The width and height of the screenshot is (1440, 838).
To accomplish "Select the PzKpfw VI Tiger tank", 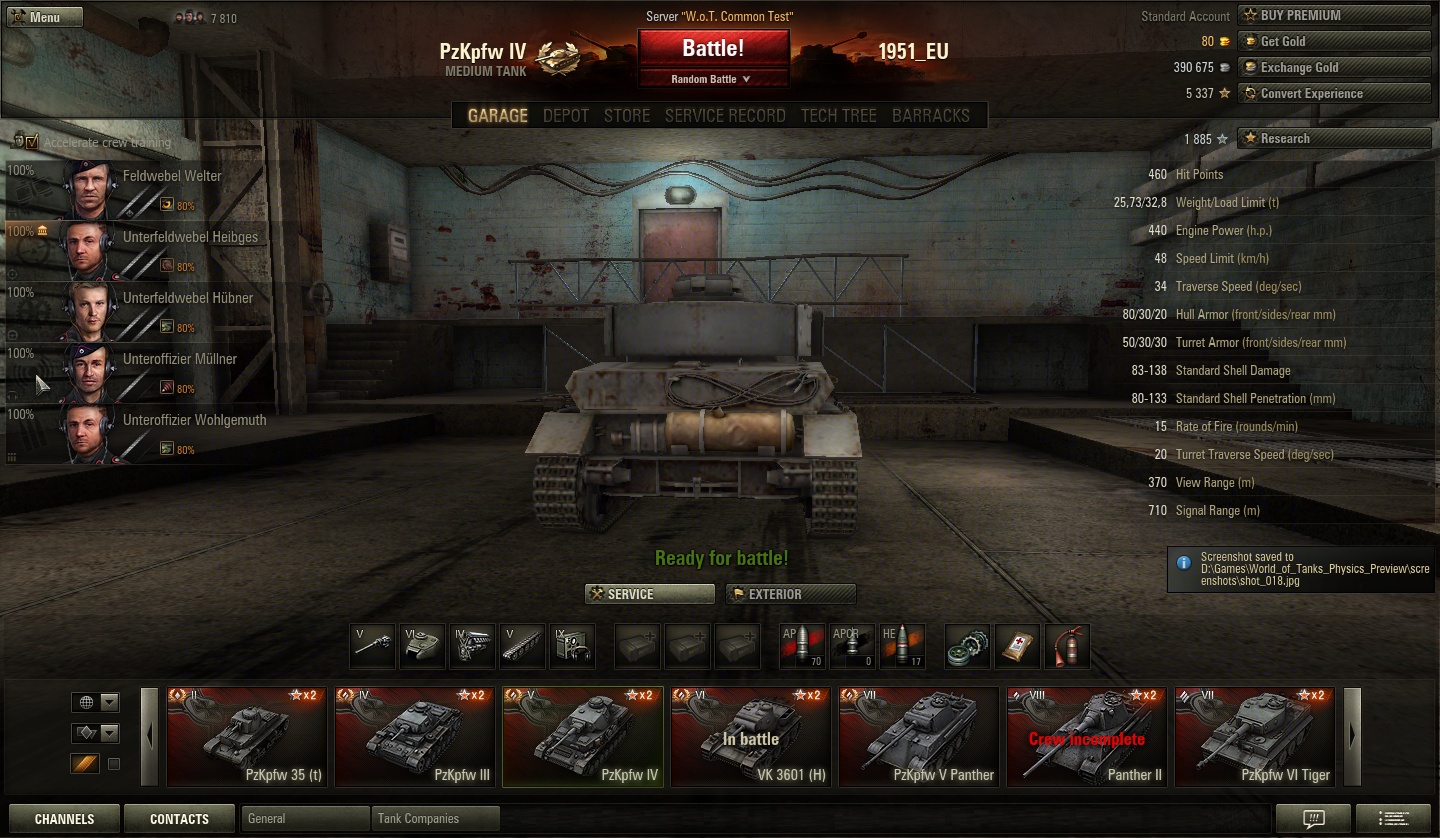I will pos(1254,737).
